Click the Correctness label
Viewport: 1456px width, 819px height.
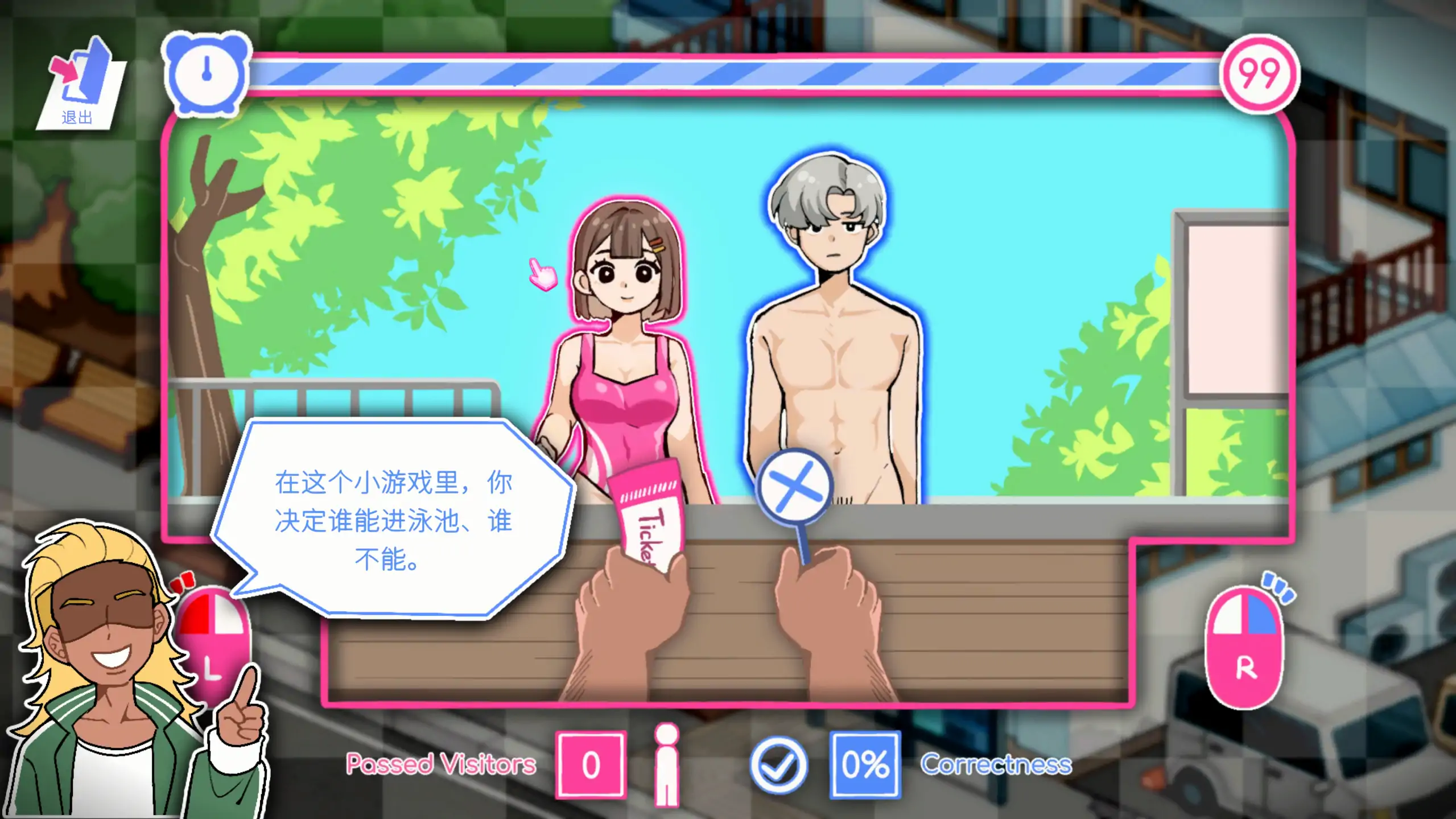(1000, 765)
